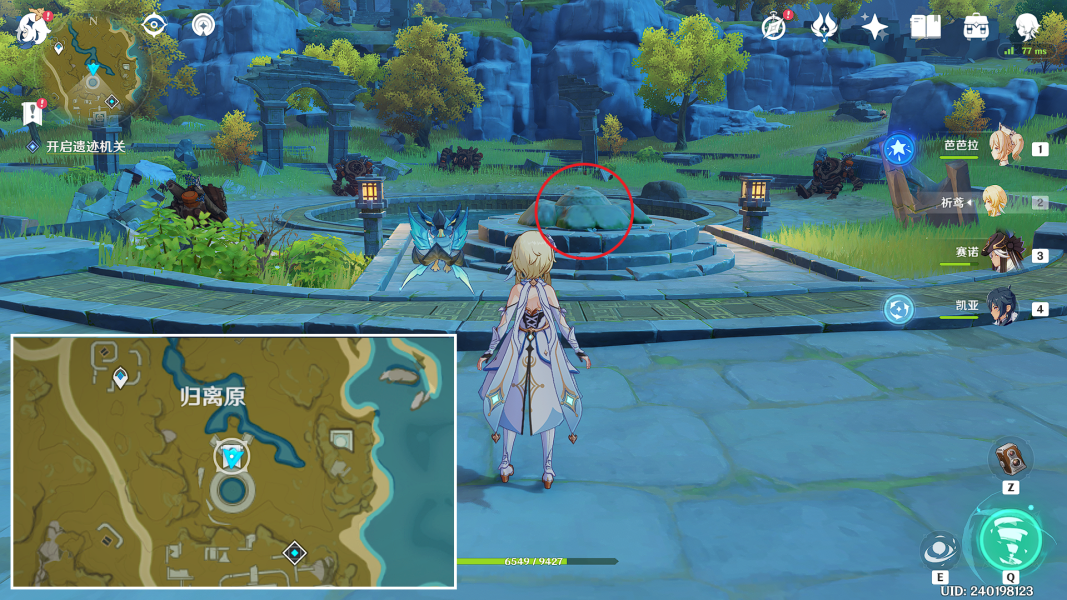Open the winged battle pass icon

(824, 27)
